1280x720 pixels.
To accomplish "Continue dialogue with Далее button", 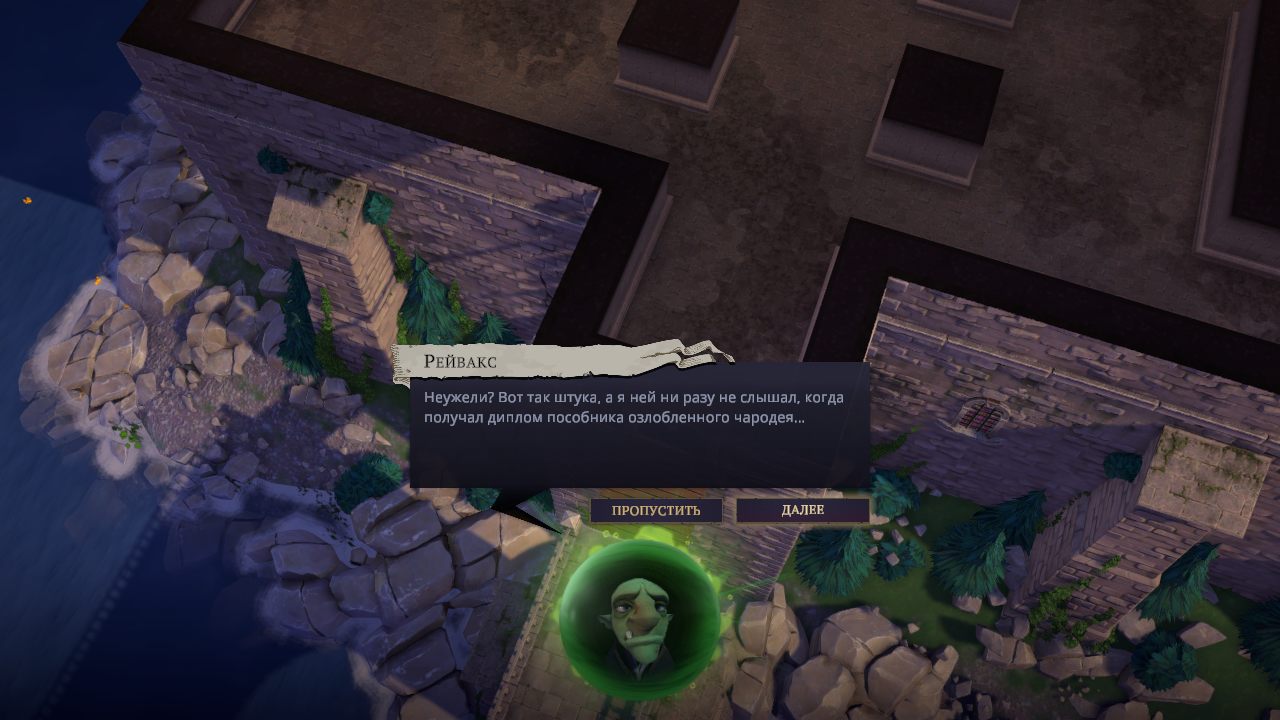I will 802,510.
